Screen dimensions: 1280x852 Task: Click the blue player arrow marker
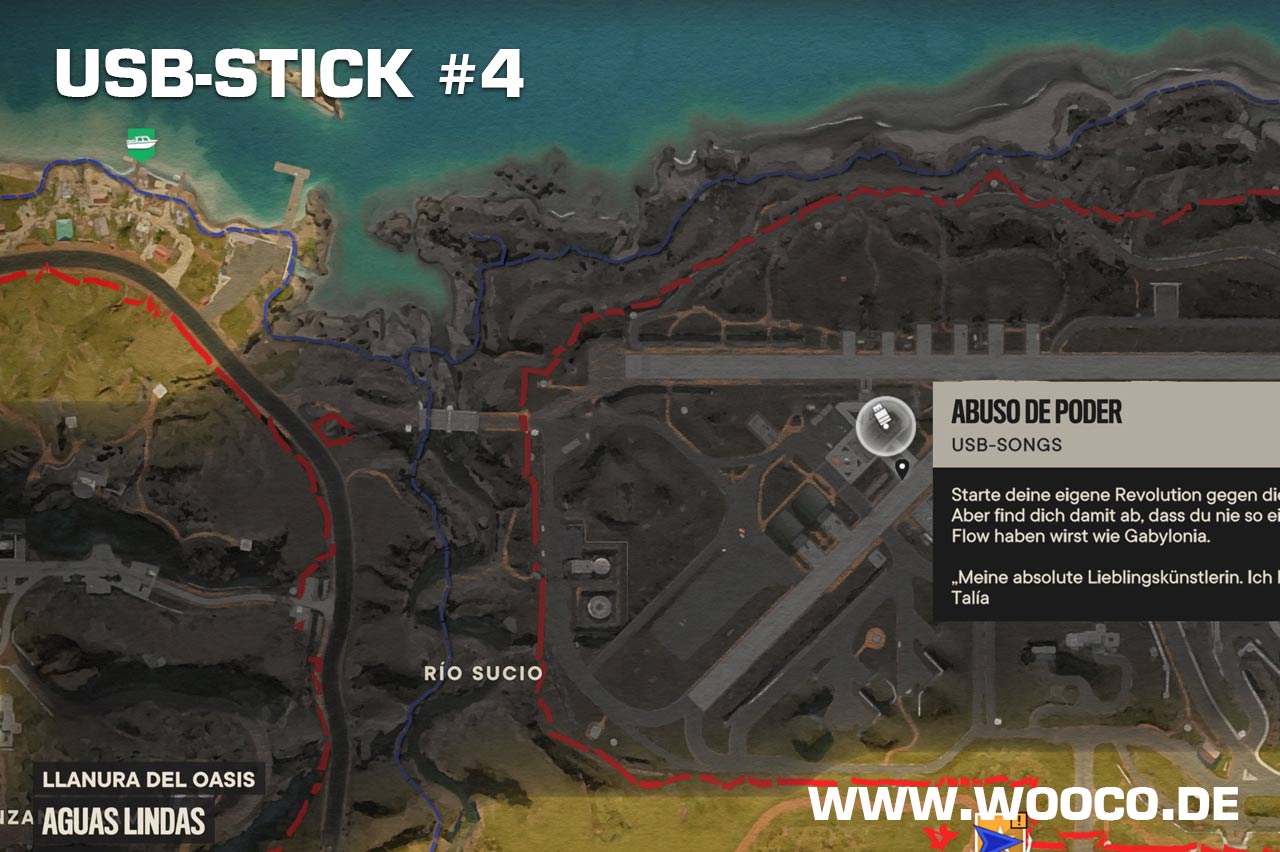click(x=992, y=835)
